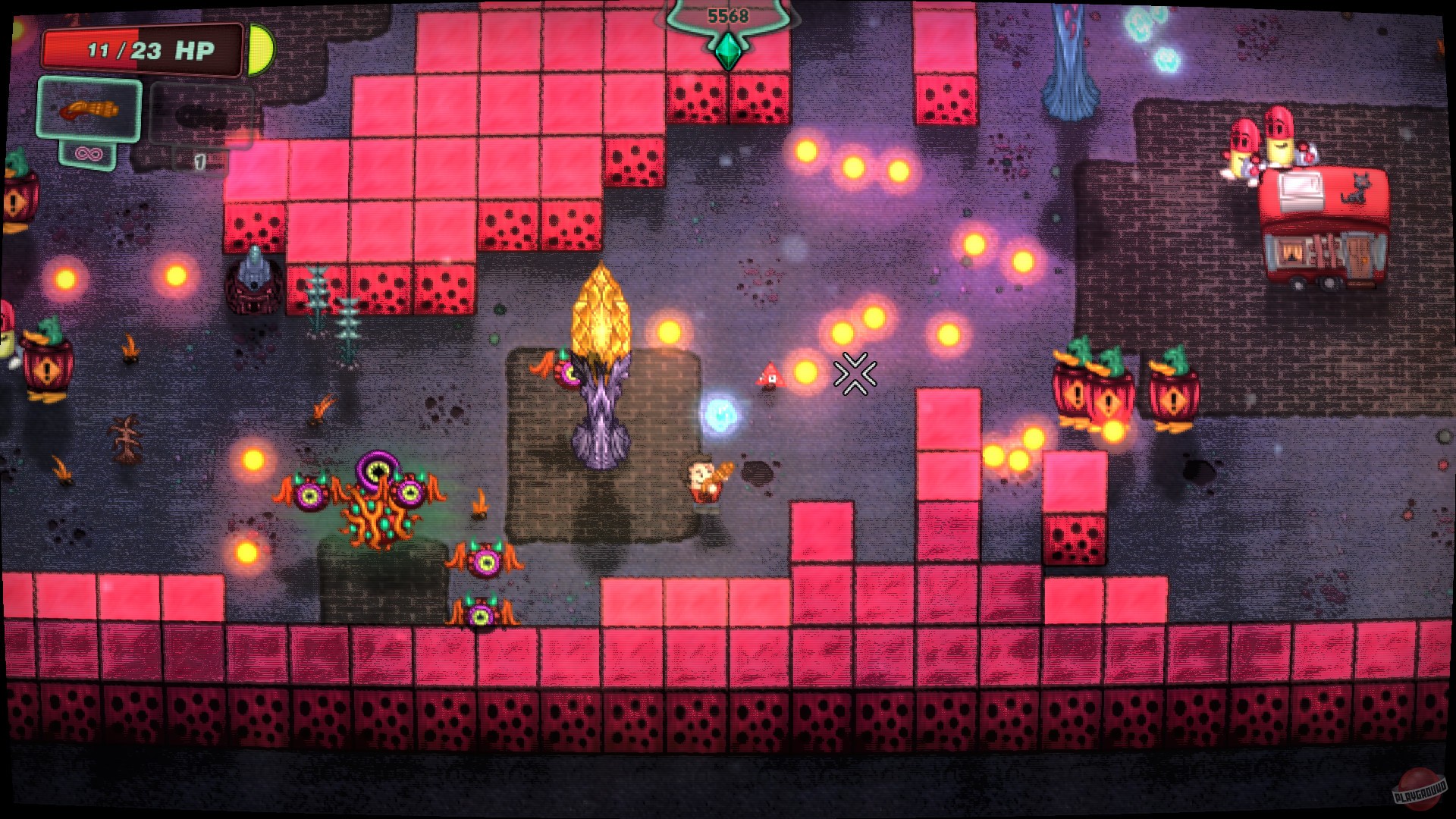Click the golden crystal obelisk
The image size is (1456, 819).
tap(601, 311)
